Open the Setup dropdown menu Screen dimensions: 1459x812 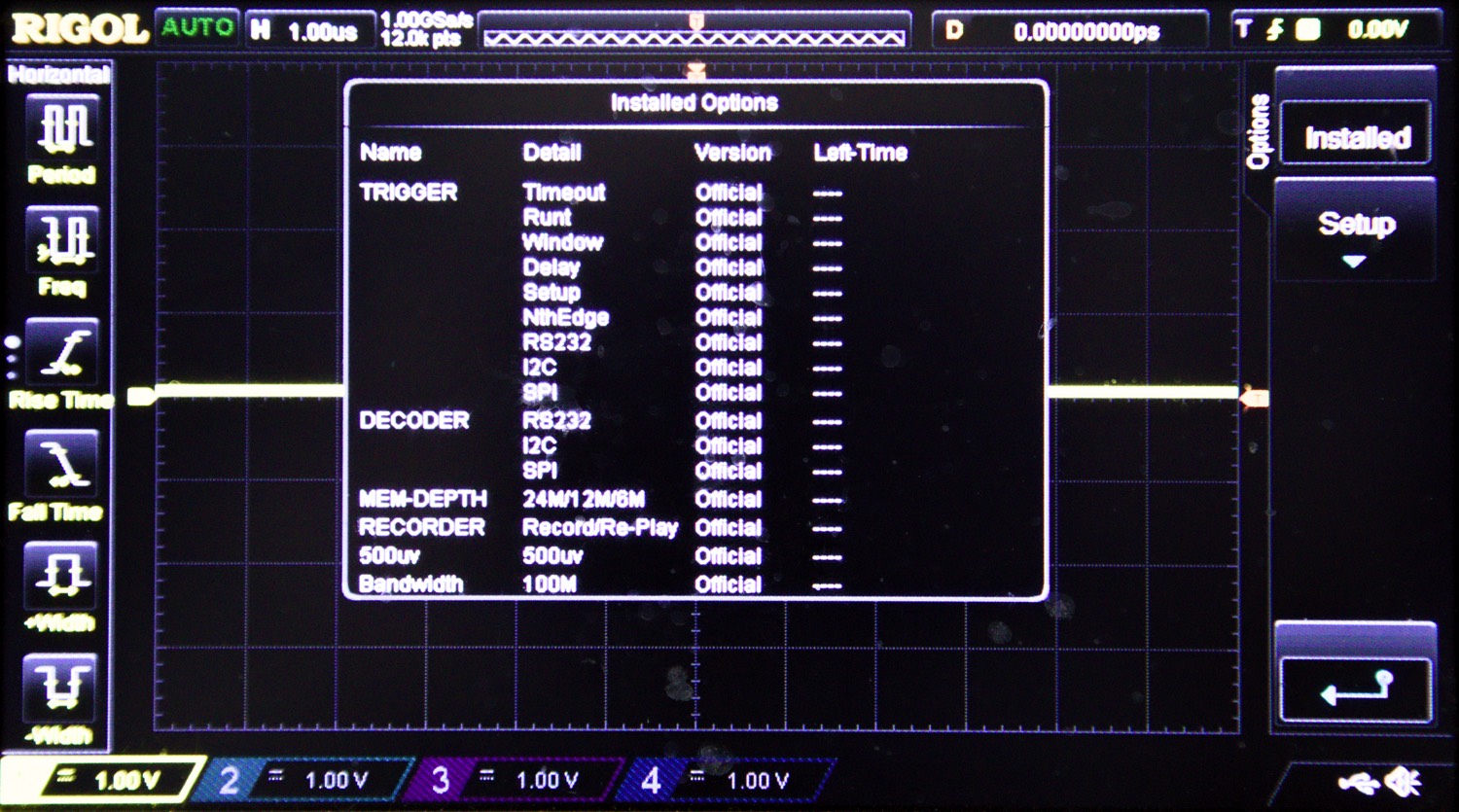point(1354,226)
